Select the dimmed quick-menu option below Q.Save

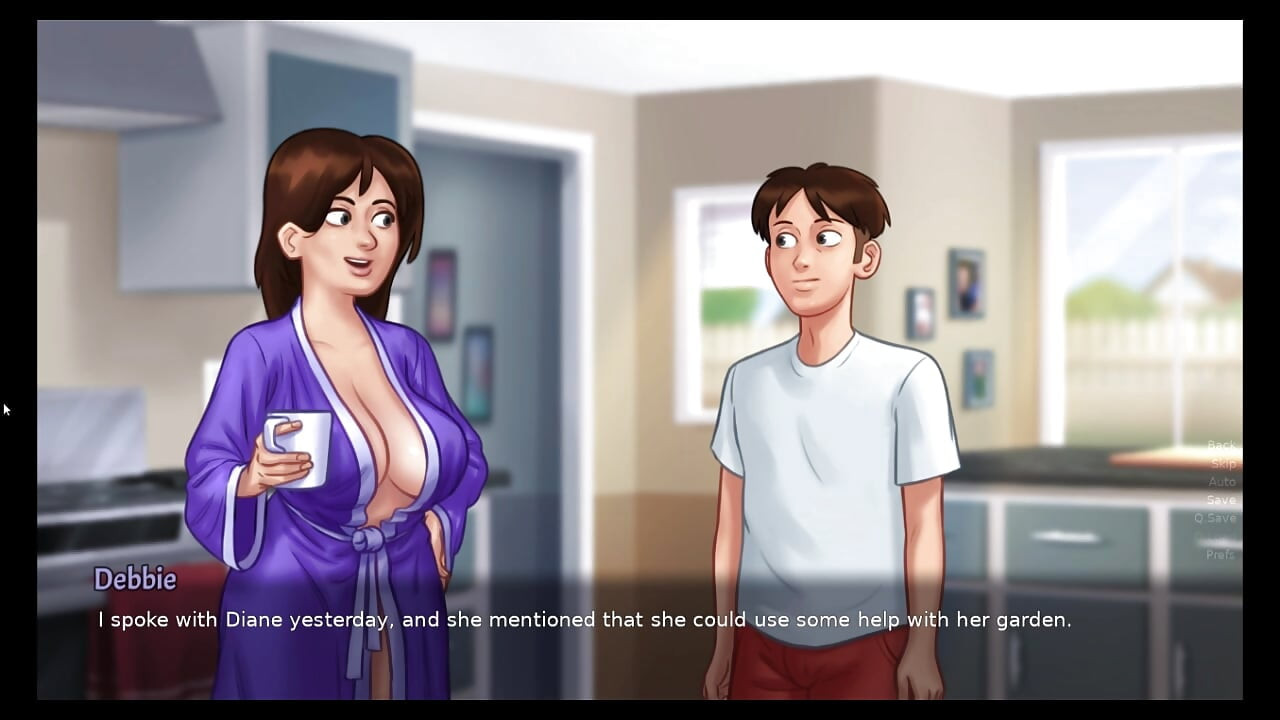(1221, 535)
